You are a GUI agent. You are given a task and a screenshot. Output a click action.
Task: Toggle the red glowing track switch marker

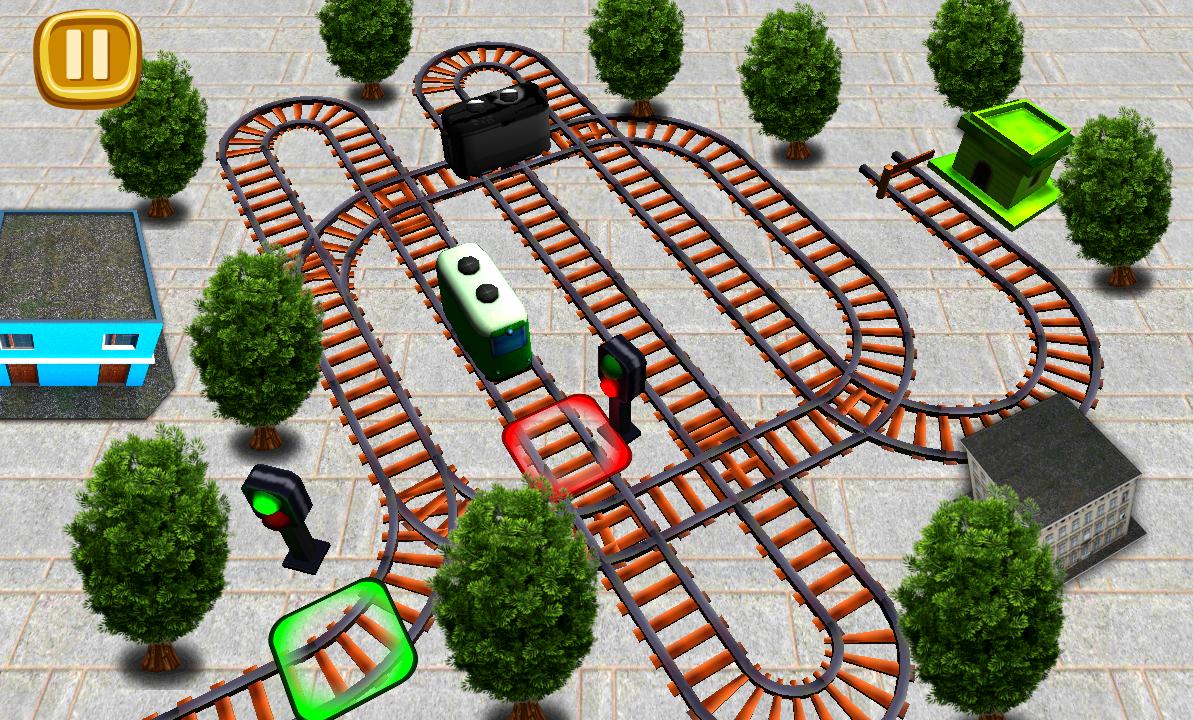pos(566,445)
